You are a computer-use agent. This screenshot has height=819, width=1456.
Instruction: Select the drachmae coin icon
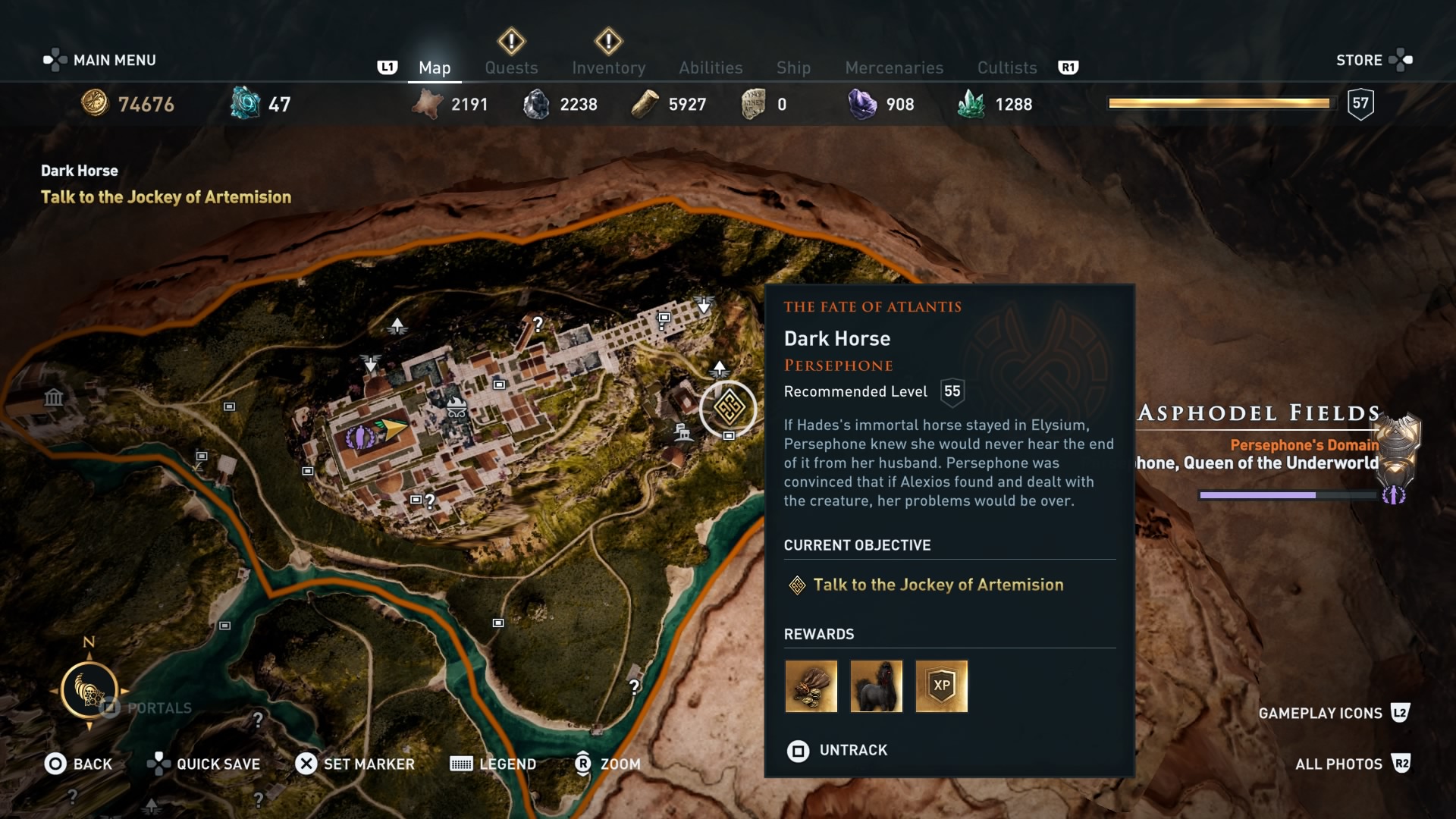click(95, 104)
